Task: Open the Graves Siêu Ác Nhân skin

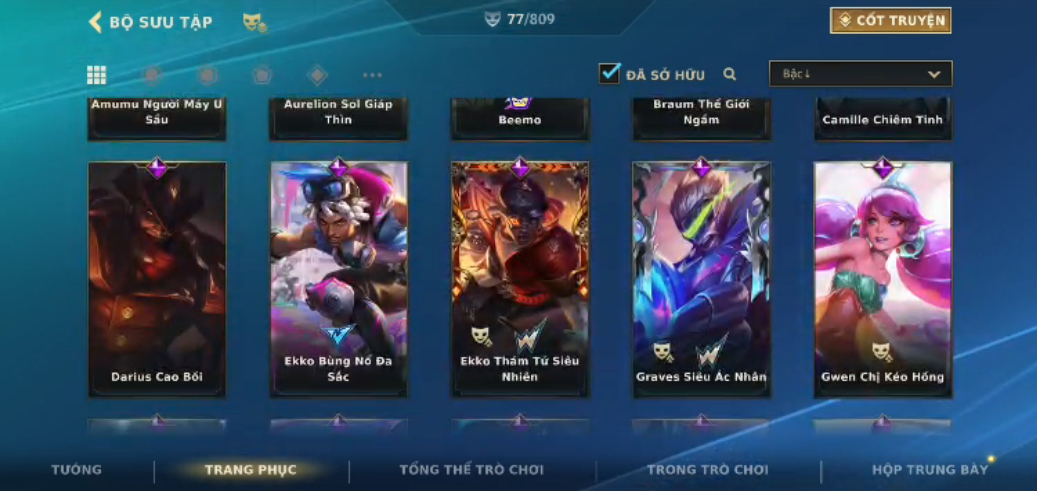Action: 701,279
